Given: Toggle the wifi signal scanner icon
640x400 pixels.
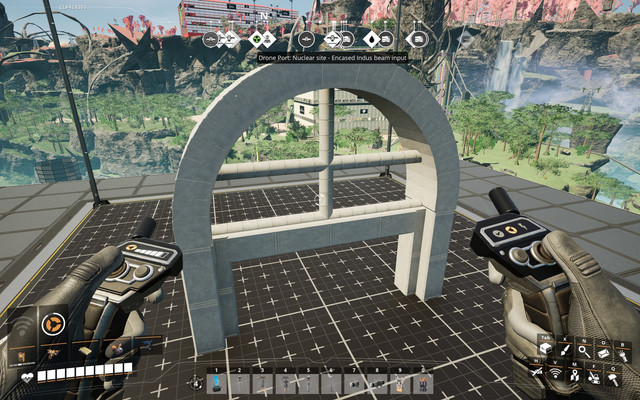Looking at the screenshot, I should [555, 374].
